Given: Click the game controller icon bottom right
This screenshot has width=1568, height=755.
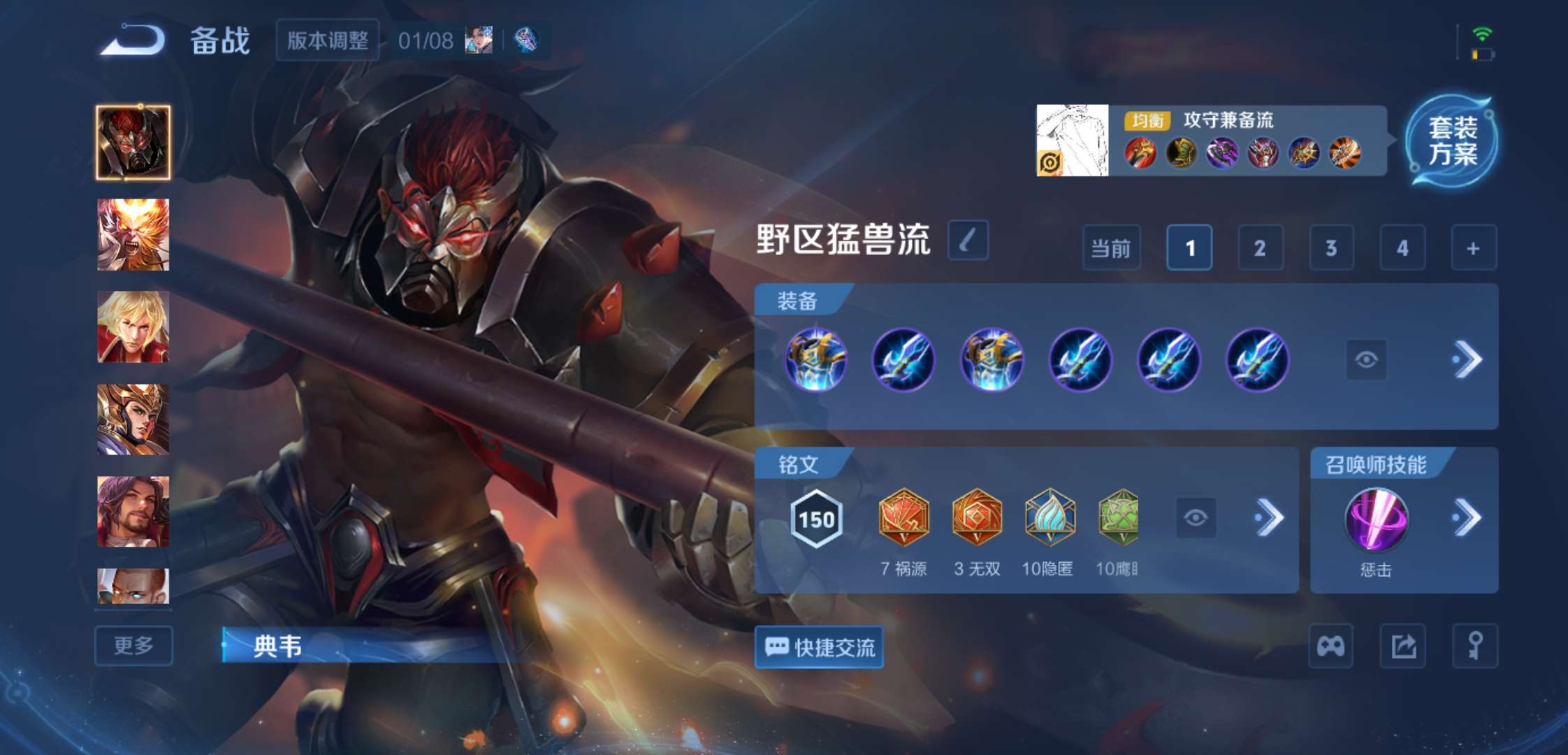Looking at the screenshot, I should (x=1330, y=647).
